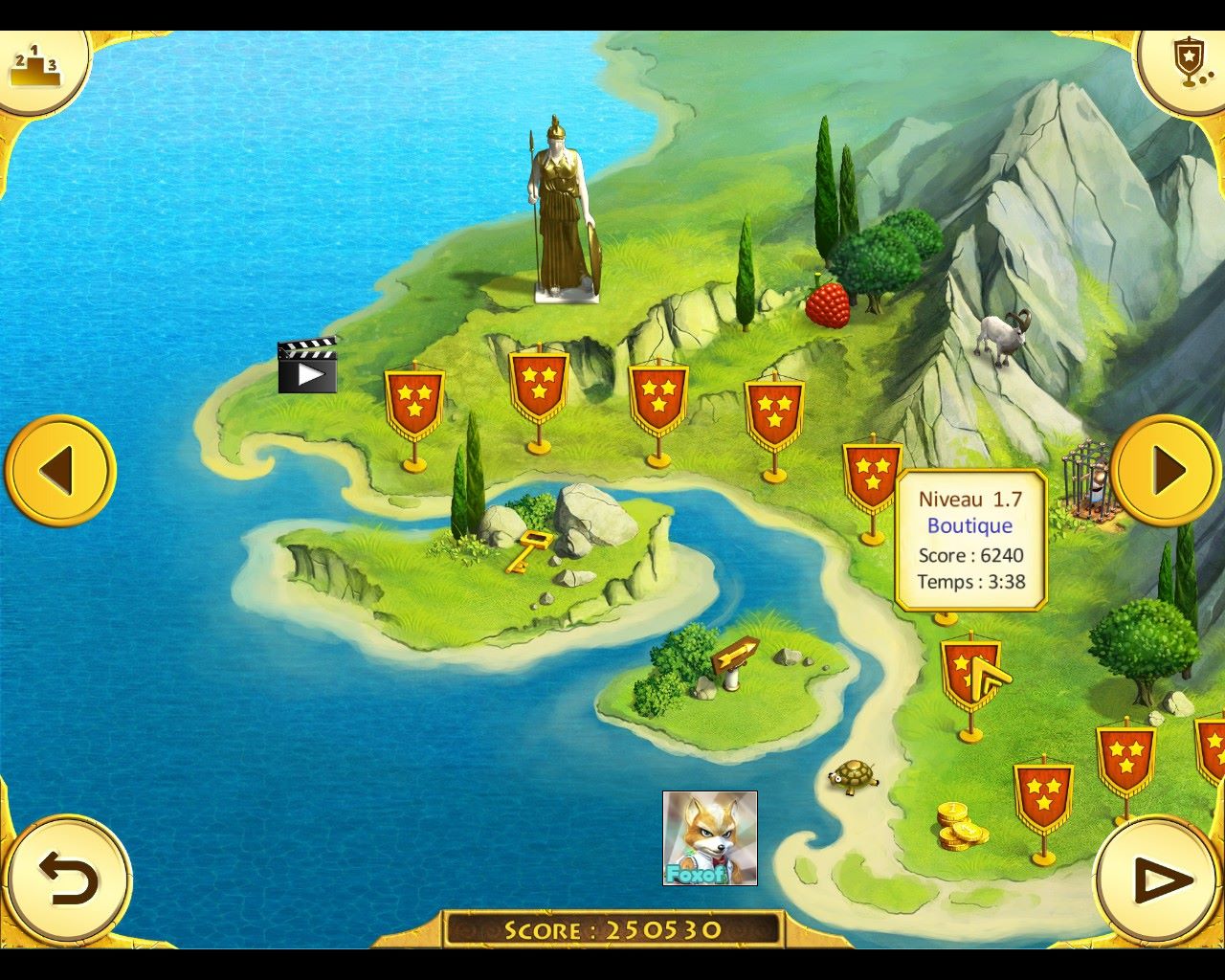Click the Foxof player avatar
This screenshot has height=980, width=1225.
coord(709,837)
